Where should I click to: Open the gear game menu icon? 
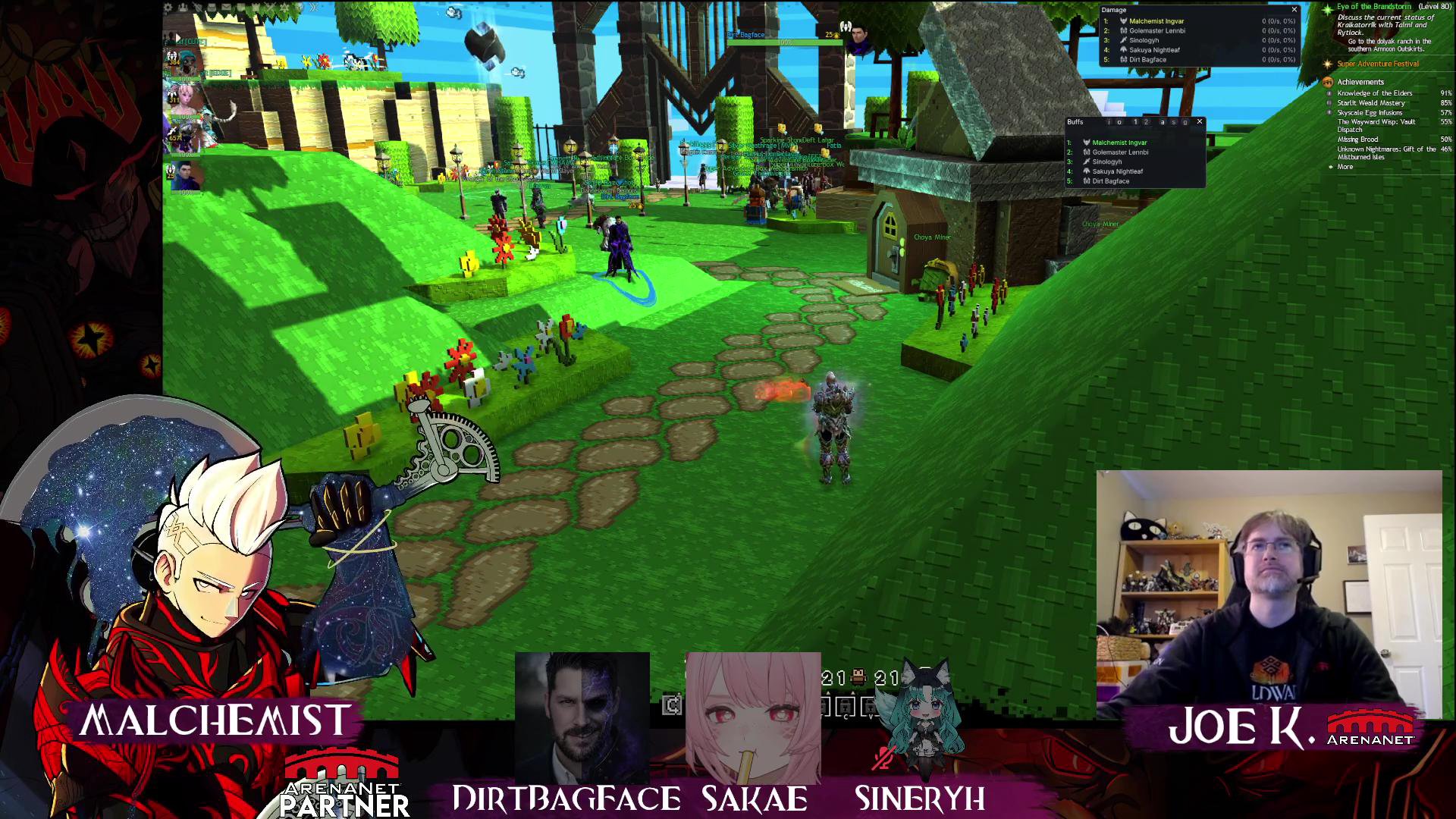coord(168,8)
